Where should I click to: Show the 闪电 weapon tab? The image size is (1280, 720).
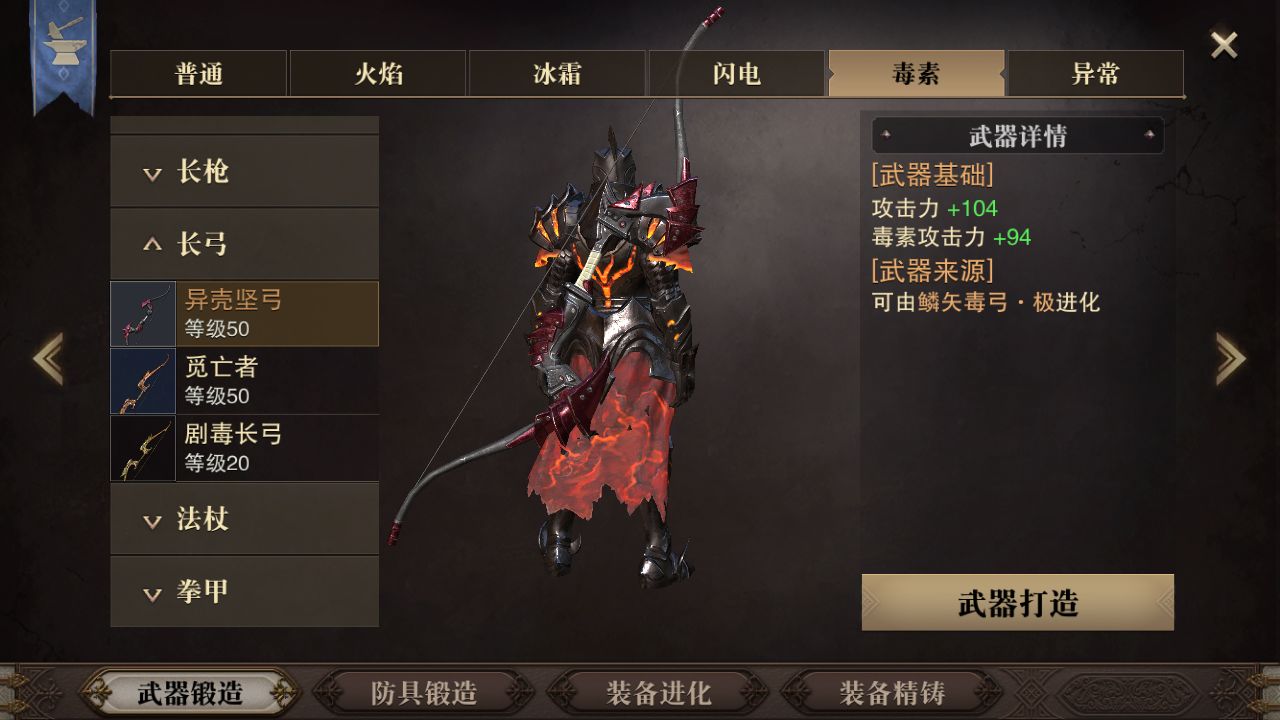737,74
